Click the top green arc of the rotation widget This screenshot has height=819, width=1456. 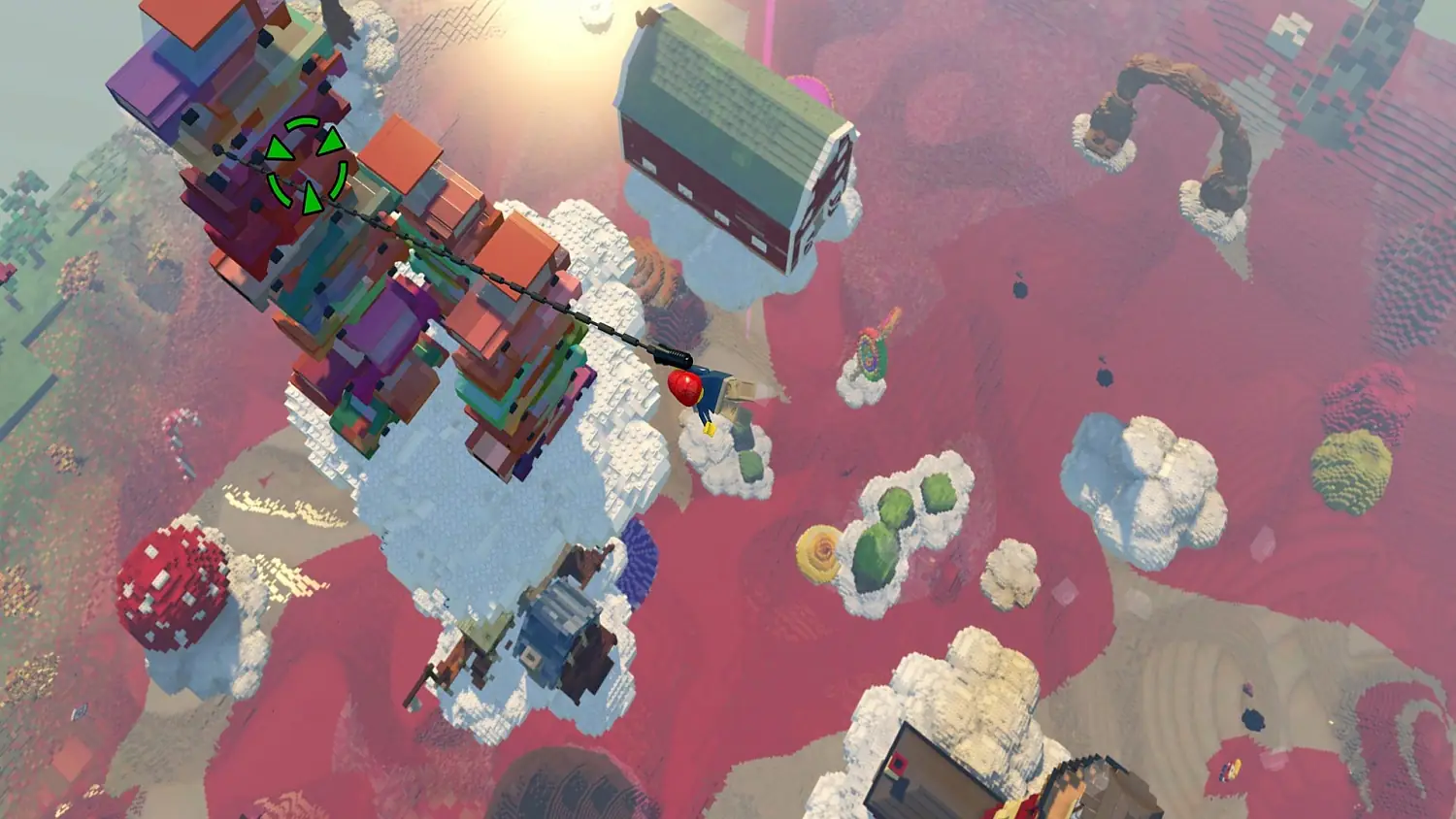pos(303,122)
